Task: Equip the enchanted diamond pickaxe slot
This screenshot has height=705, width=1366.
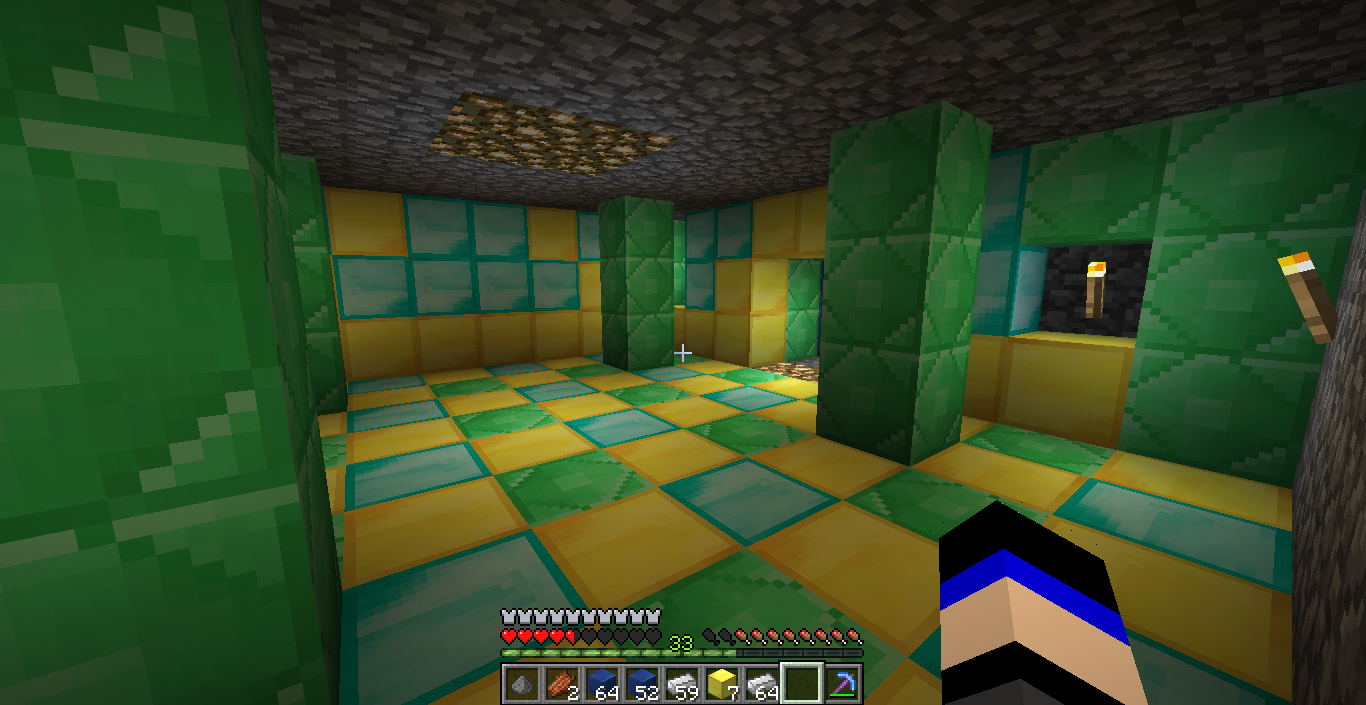Action: coord(842,685)
